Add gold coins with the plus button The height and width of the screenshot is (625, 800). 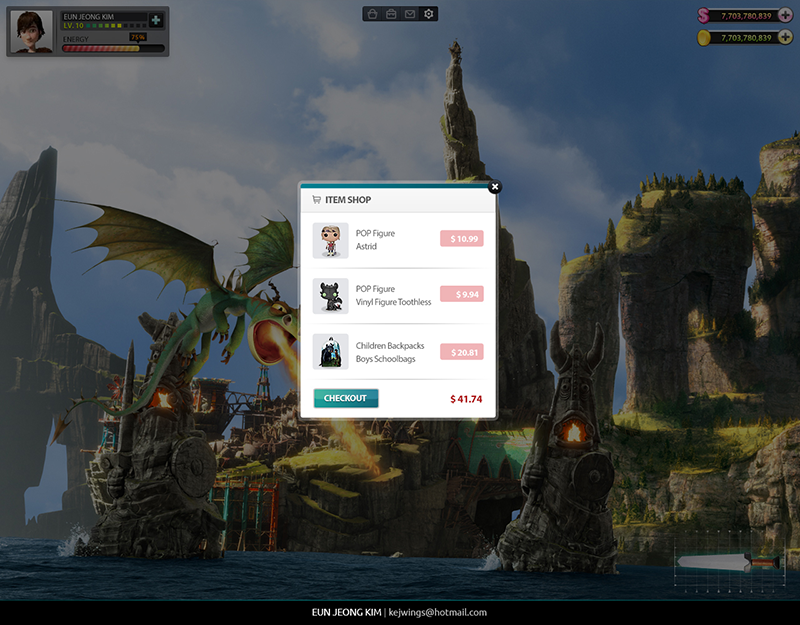click(784, 37)
